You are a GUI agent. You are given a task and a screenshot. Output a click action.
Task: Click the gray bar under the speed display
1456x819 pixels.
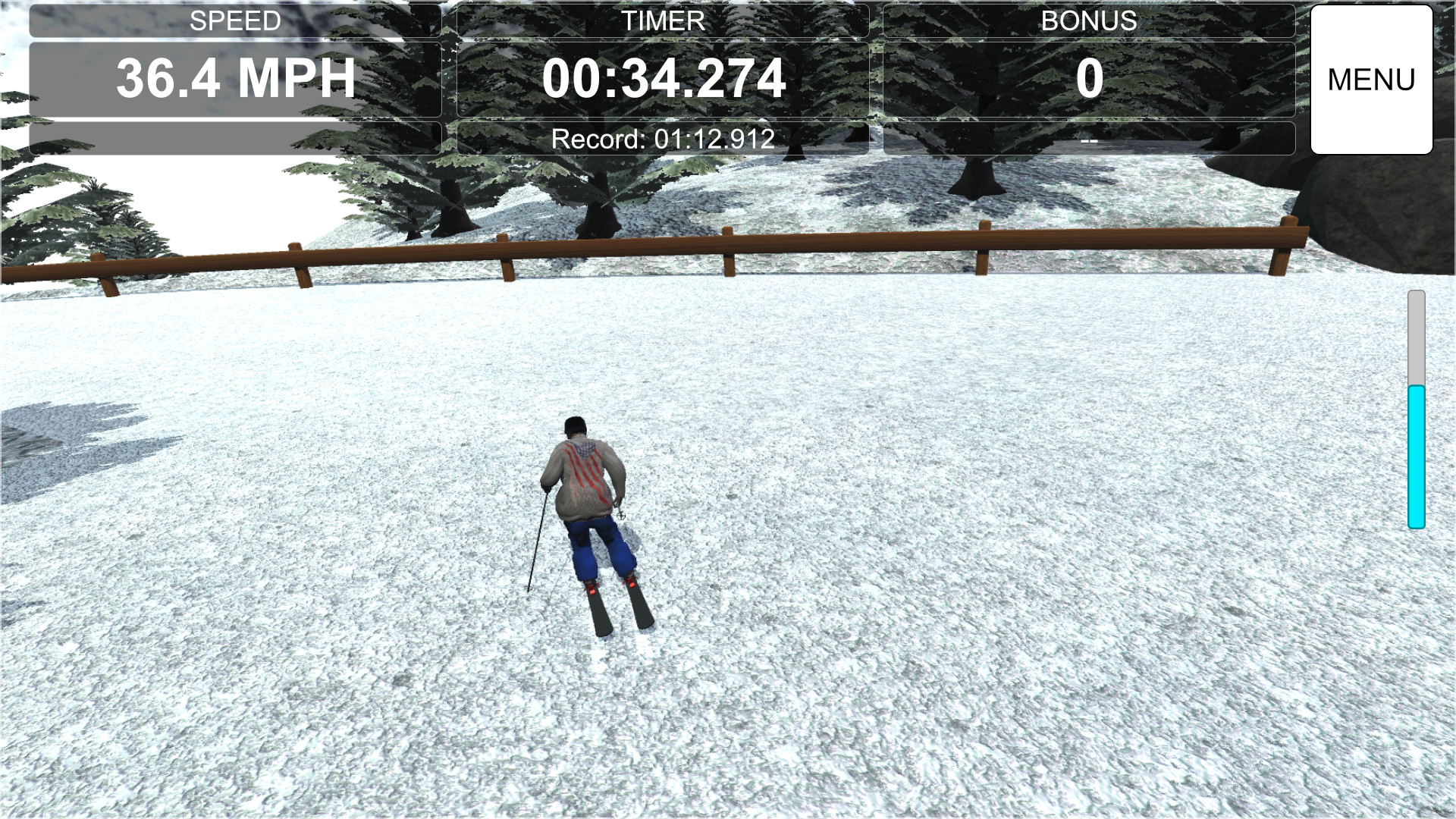click(x=235, y=137)
